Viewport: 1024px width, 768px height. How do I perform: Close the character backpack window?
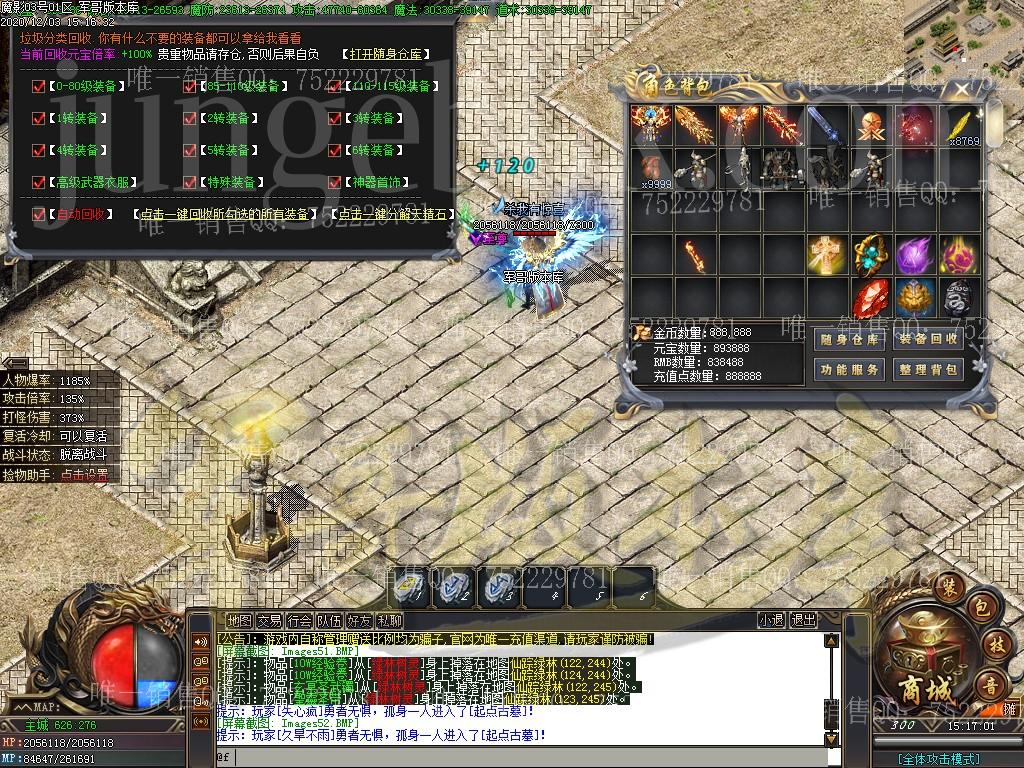click(x=962, y=89)
